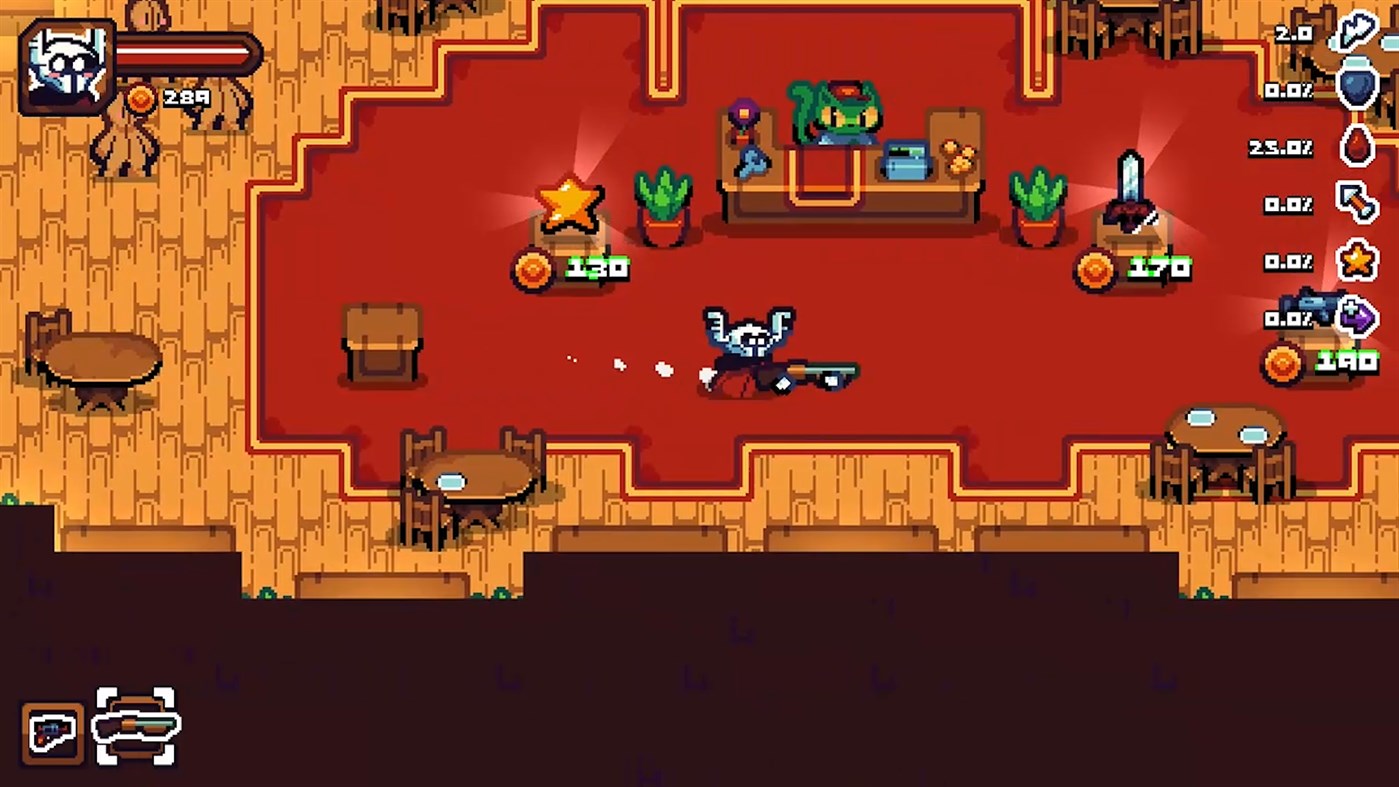Select the highlighted shotgun weapon slot
The width and height of the screenshot is (1399, 787).
(135, 727)
